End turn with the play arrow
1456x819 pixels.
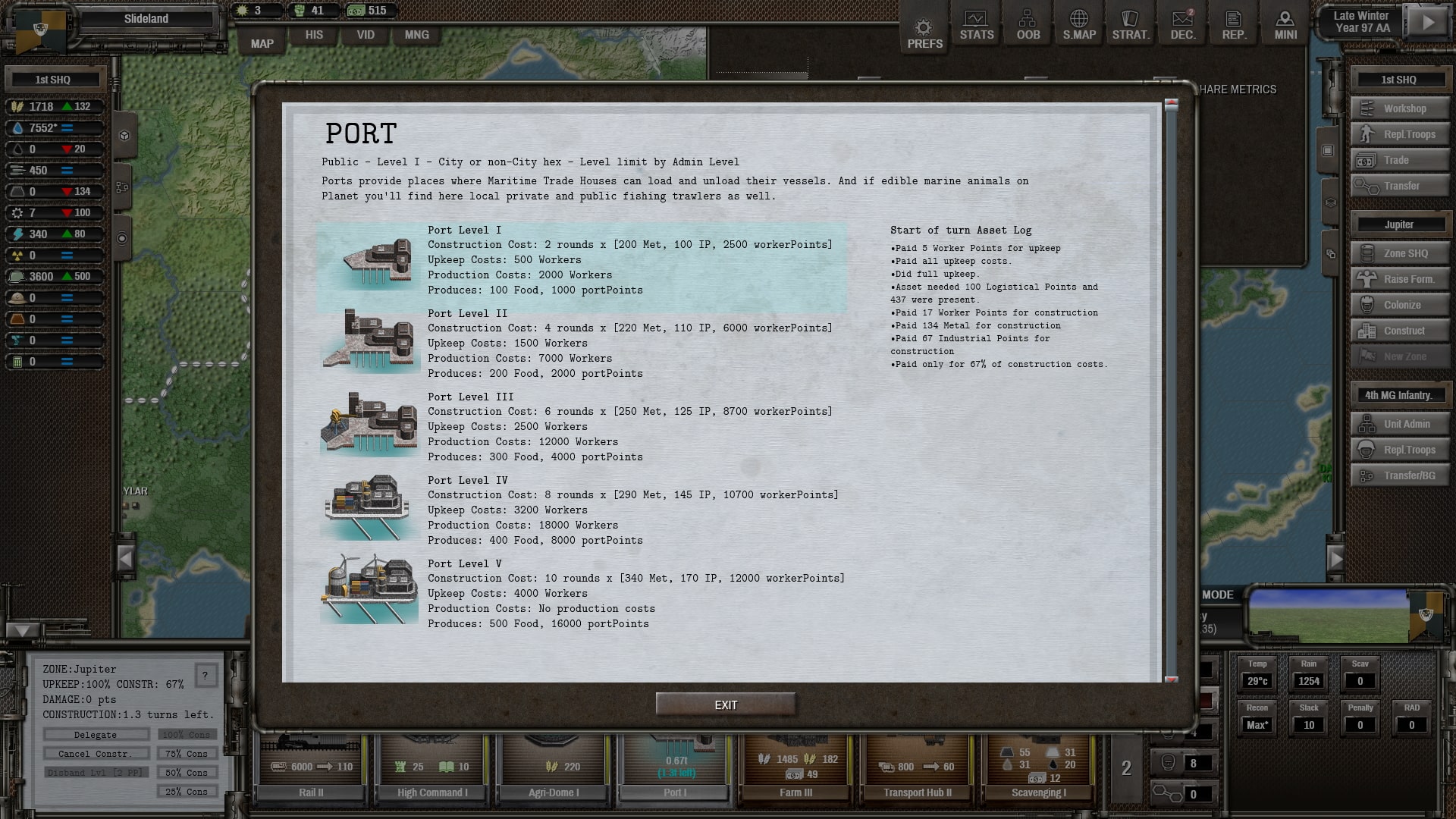[x=1428, y=22]
